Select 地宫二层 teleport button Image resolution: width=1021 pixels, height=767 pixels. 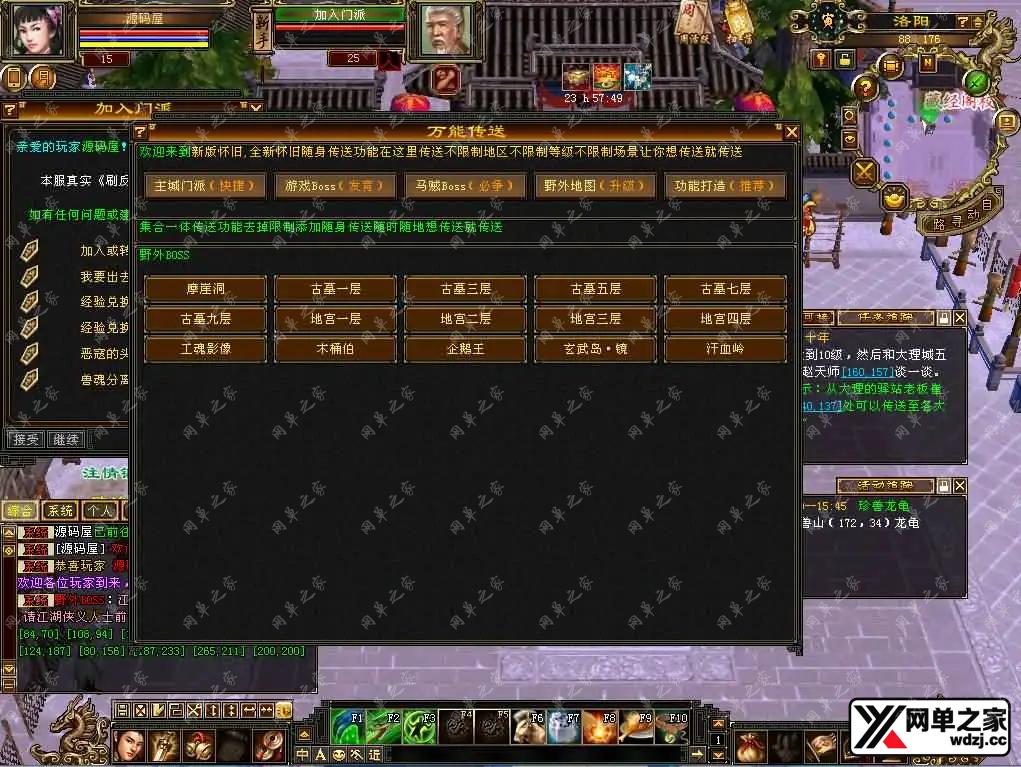[x=465, y=319]
